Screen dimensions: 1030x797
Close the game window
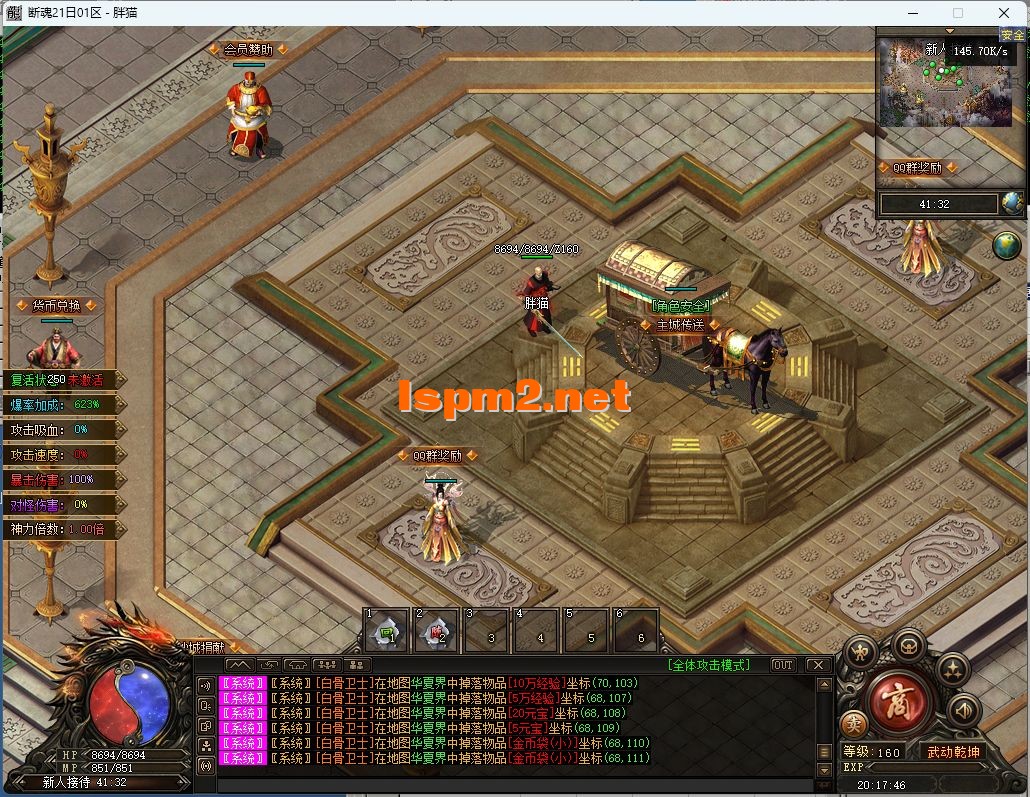1003,13
